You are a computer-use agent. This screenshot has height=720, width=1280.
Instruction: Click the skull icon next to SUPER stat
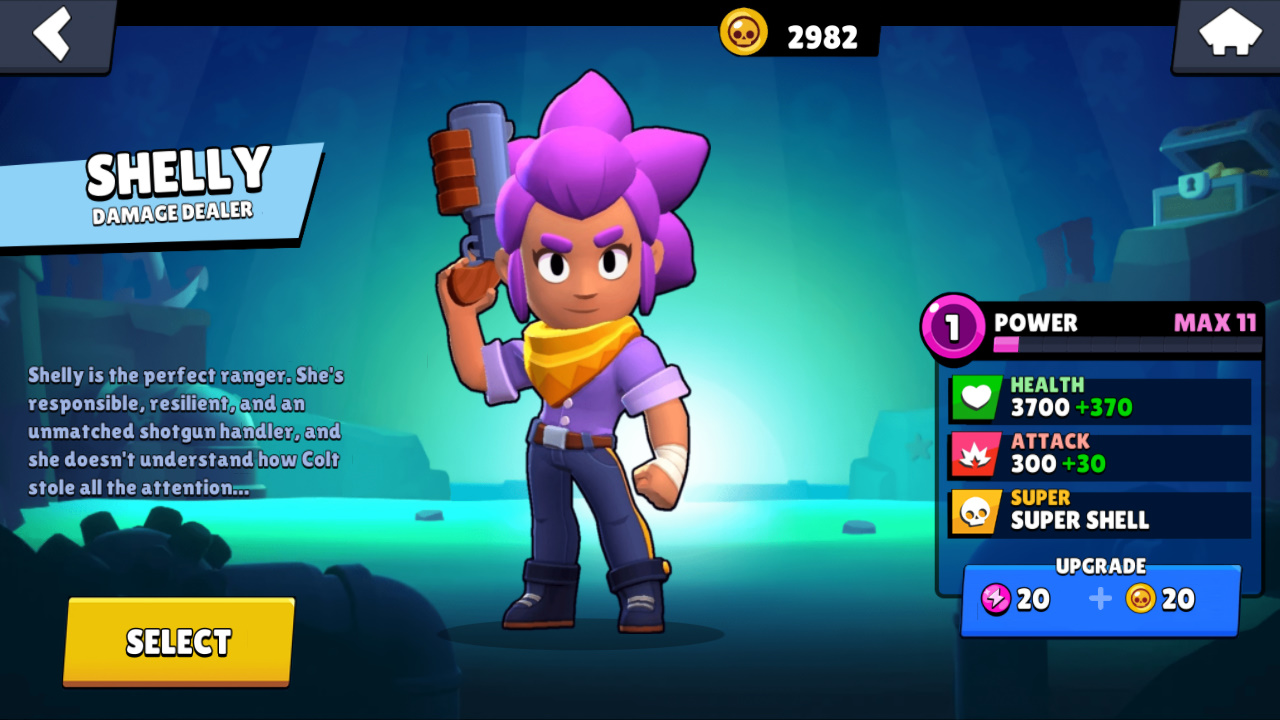(x=975, y=512)
